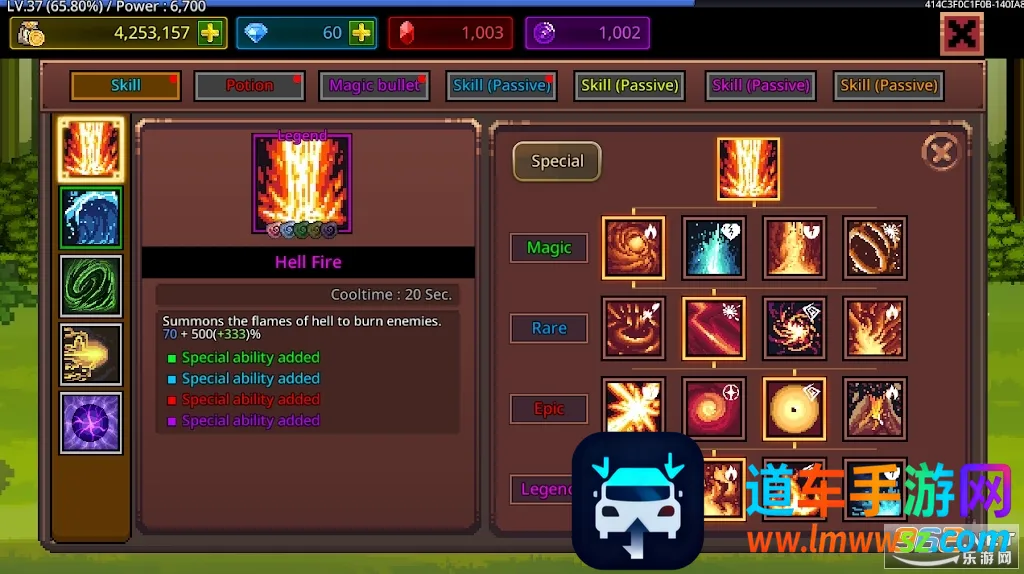Screen dimensions: 1024x574
Task: Open the Magic bullet tab
Action: coord(374,86)
